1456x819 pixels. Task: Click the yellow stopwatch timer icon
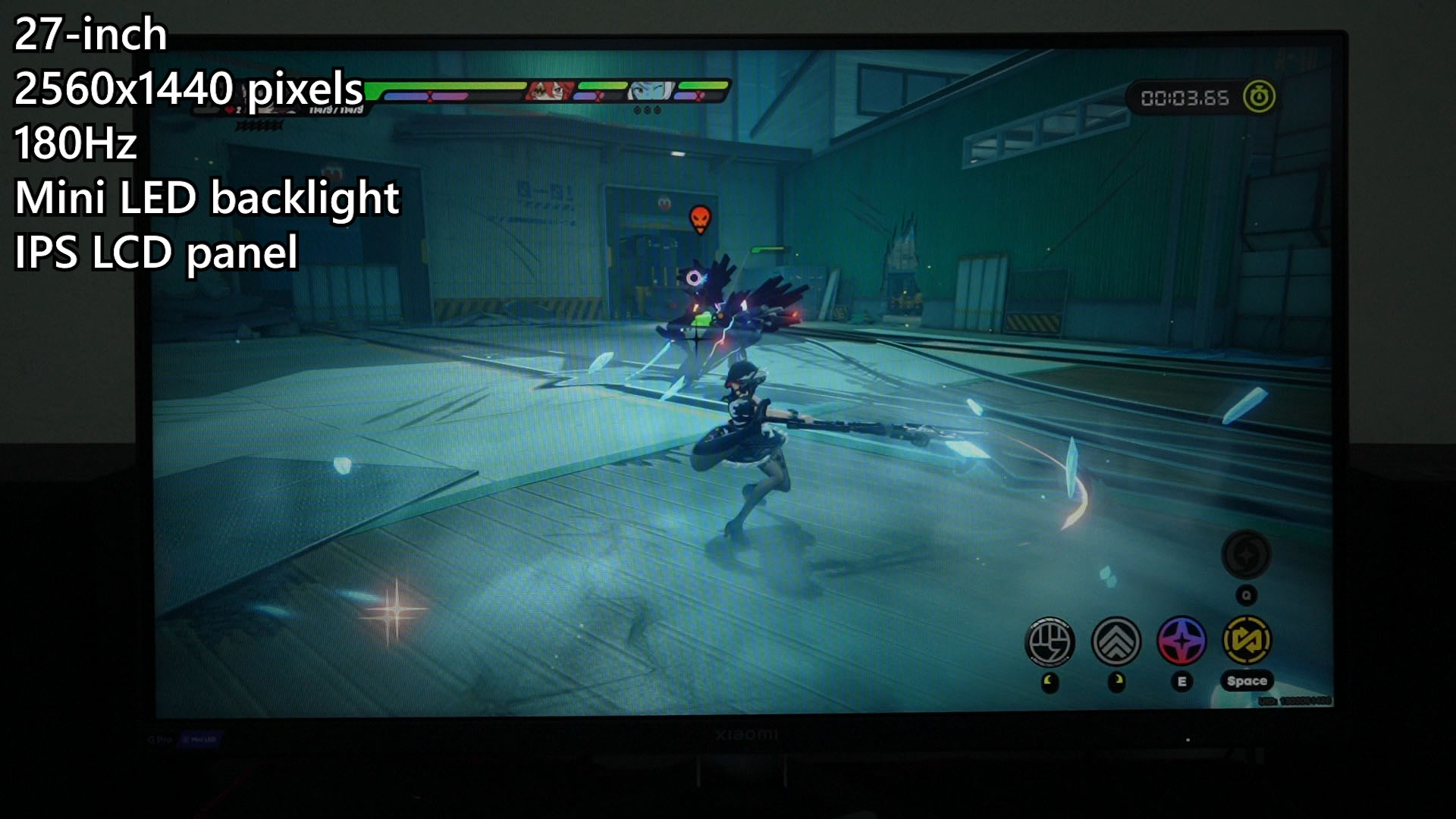point(1259,97)
